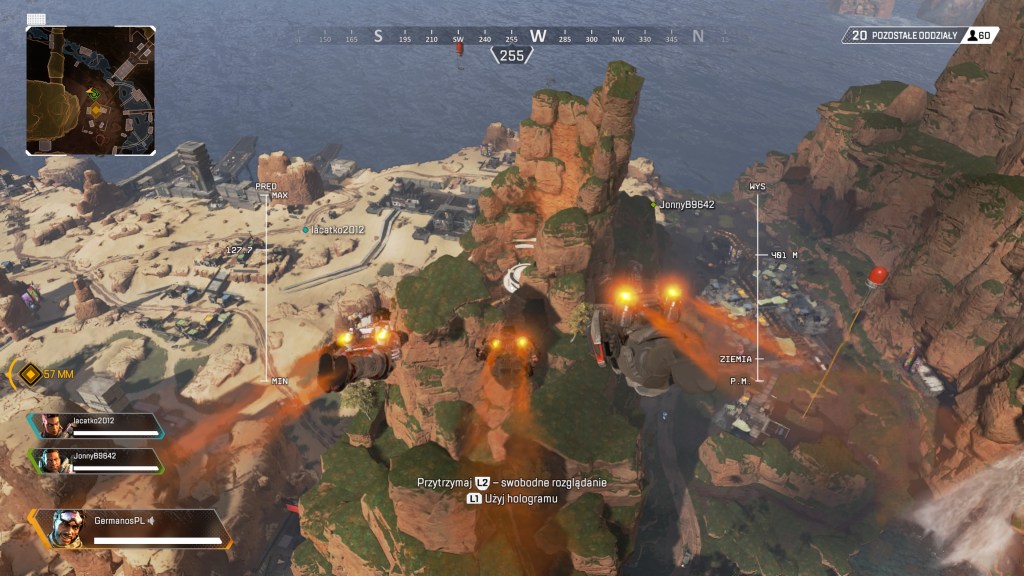Click the squads remaining counter
This screenshot has height=576, width=1024.
920,35
